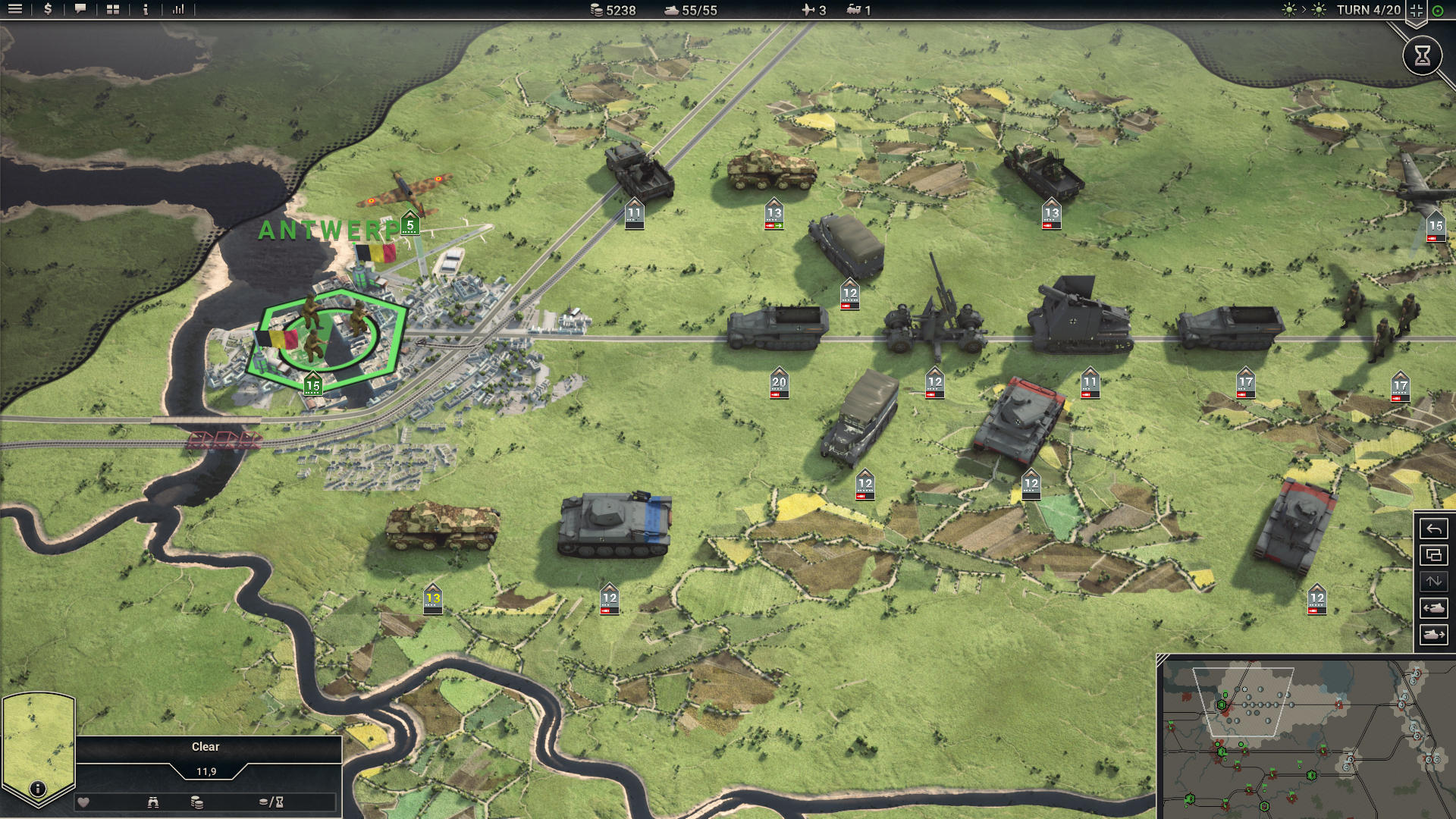Open the dollar sign purchase screen
1456x819 pixels.
coord(48,10)
